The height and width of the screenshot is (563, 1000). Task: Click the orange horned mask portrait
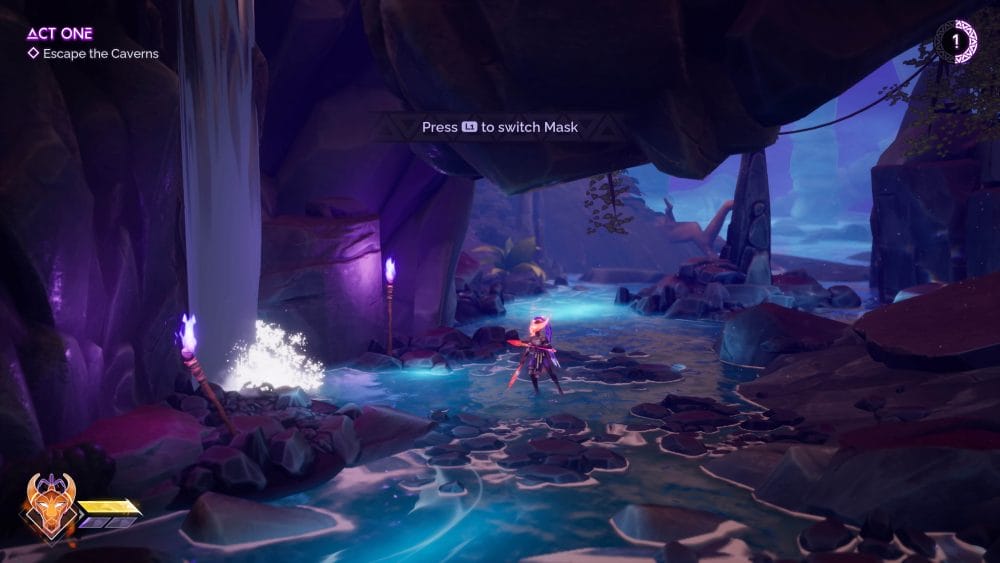tap(50, 506)
